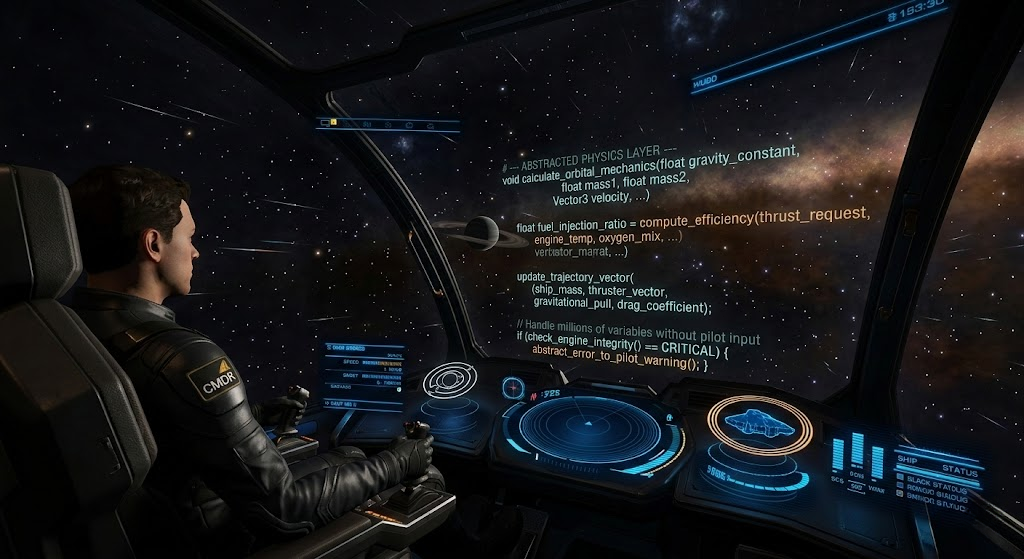Select the orange-ringed ship hologram
Viewport: 1024px width, 559px height.
pos(757,423)
